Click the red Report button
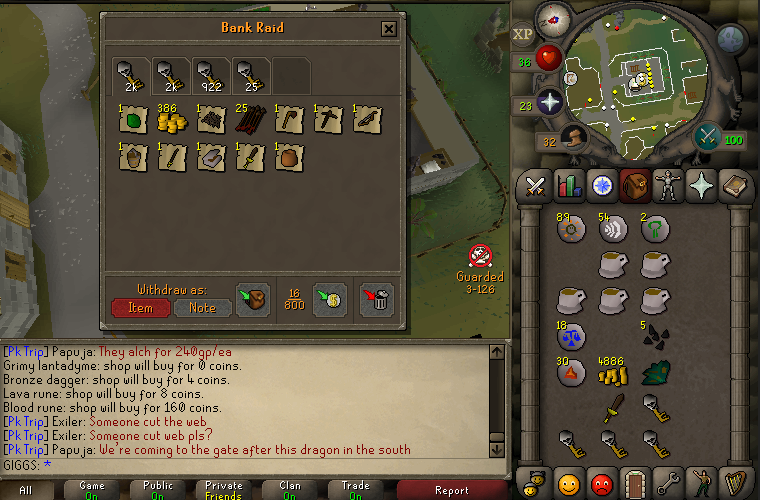The width and height of the screenshot is (760, 500). point(452,490)
